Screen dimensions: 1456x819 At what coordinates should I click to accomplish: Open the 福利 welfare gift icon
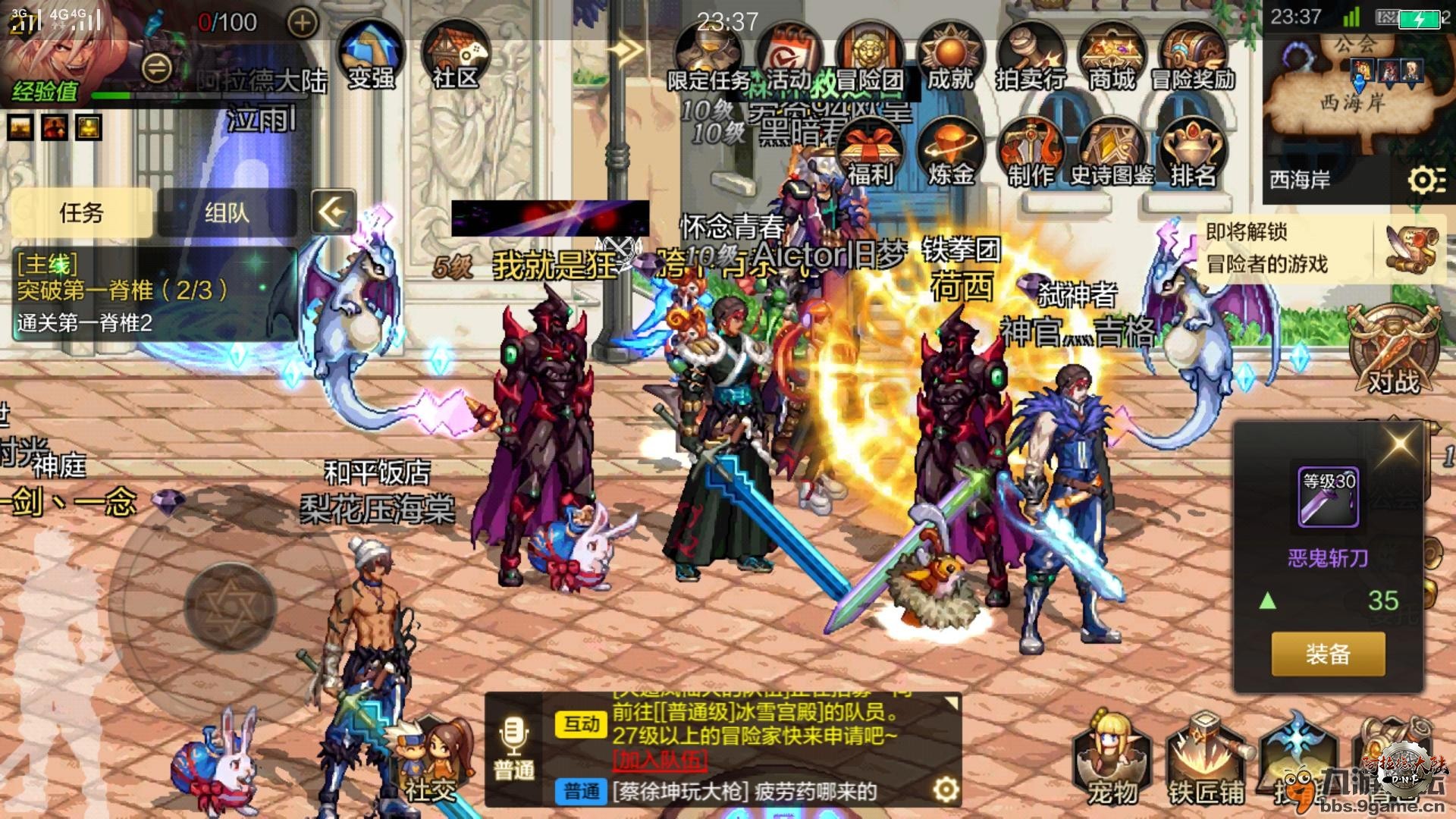(870, 153)
